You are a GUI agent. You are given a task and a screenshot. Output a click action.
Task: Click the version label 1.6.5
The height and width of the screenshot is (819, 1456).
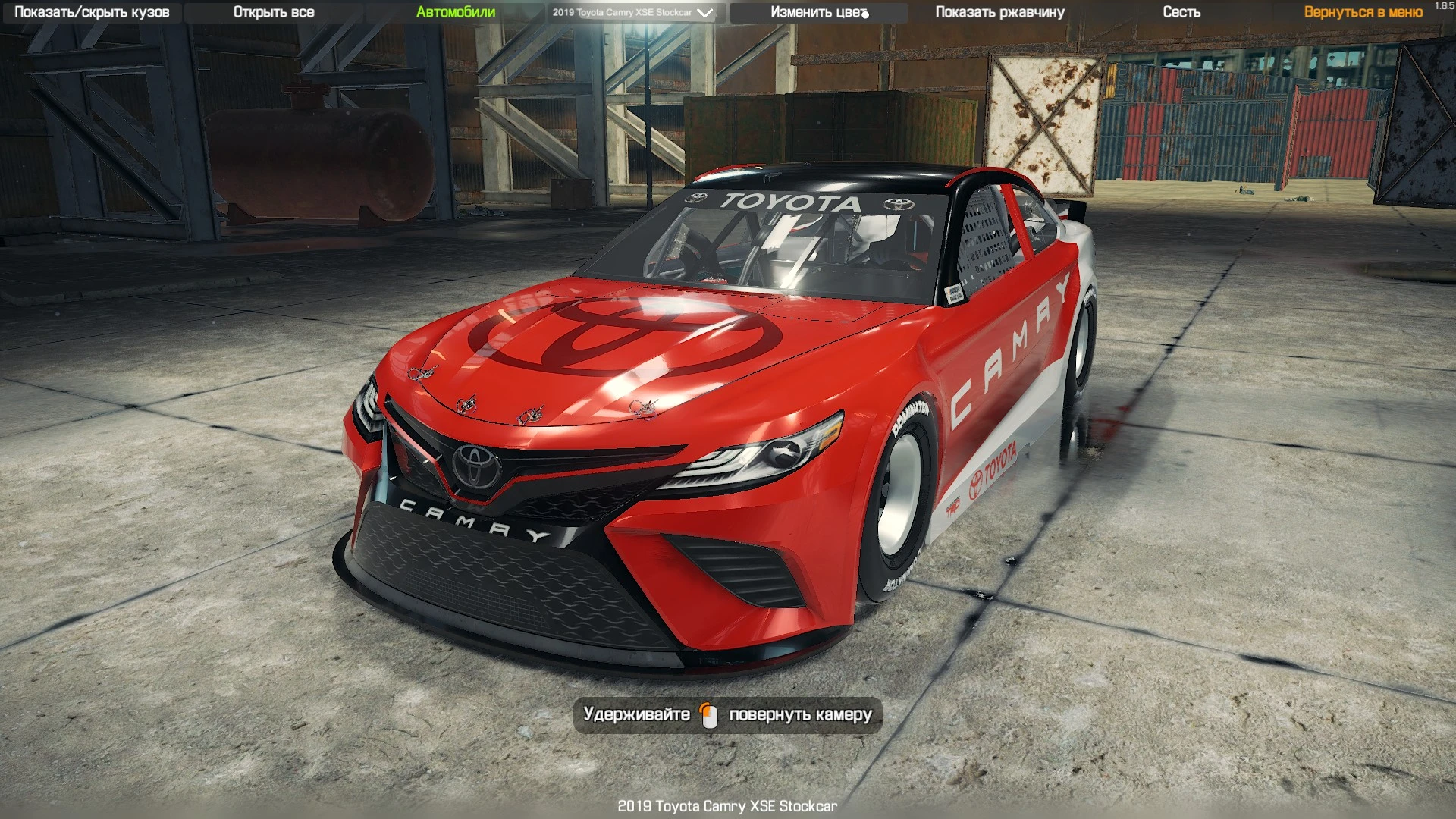pos(1445,6)
